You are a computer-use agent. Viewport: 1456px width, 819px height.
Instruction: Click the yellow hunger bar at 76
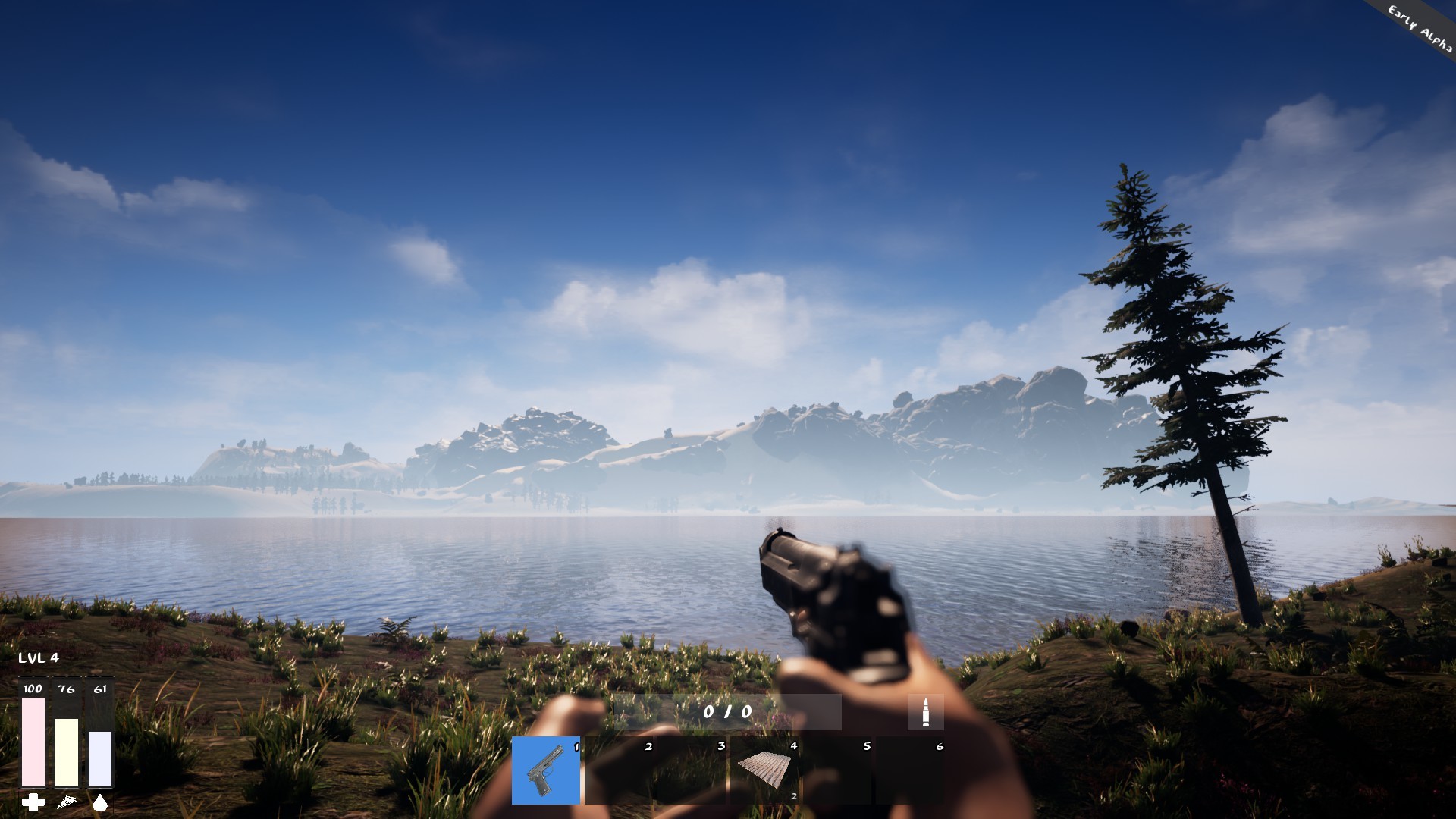(x=66, y=751)
